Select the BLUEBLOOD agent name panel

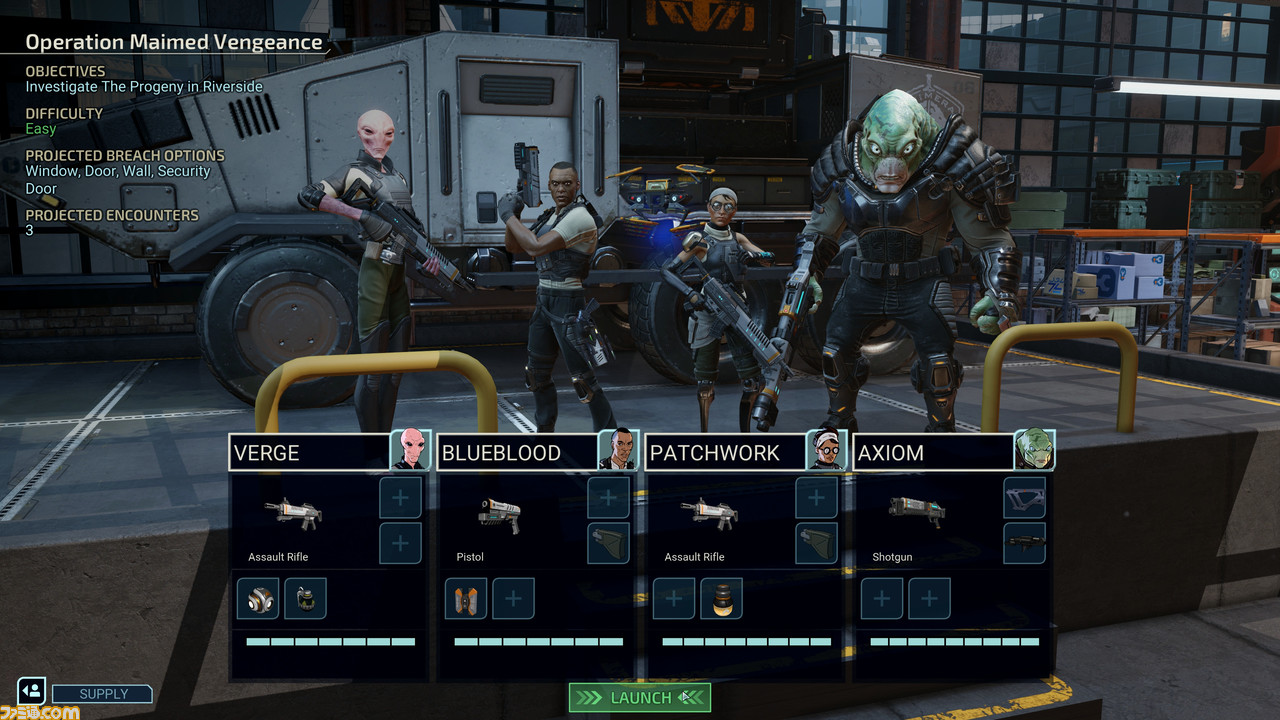[x=517, y=452]
